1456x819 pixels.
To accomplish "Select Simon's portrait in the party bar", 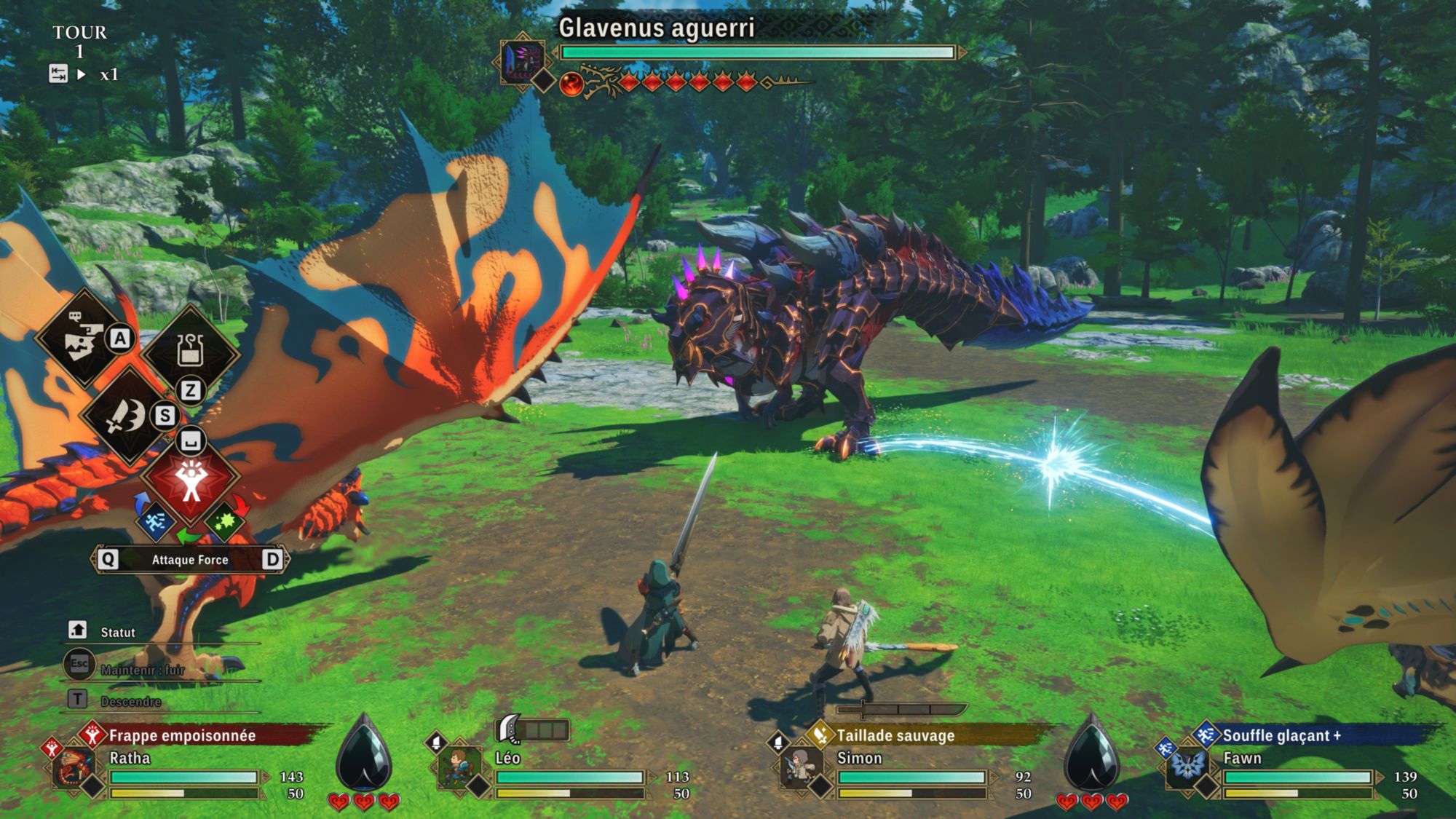I will (x=801, y=767).
